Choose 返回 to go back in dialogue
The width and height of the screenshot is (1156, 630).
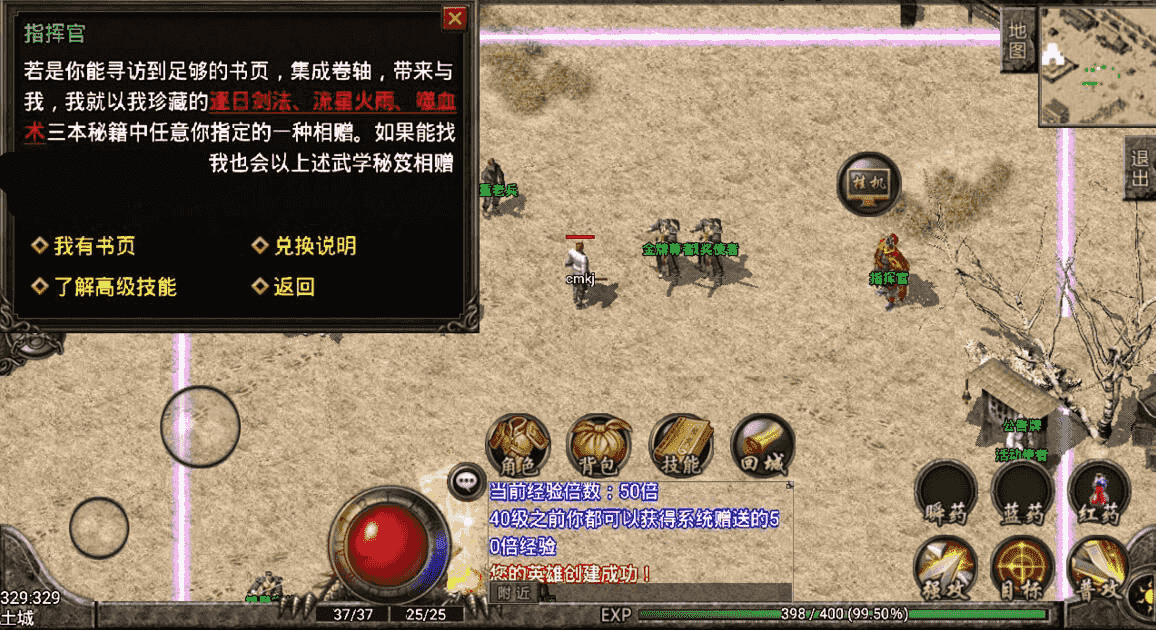coord(293,287)
